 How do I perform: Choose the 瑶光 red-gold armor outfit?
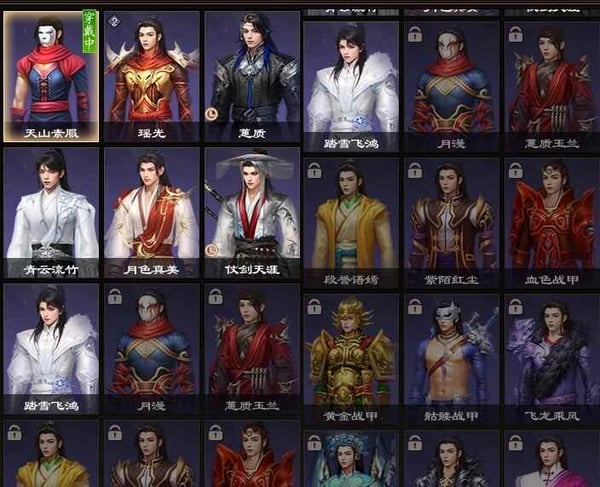click(x=150, y=75)
